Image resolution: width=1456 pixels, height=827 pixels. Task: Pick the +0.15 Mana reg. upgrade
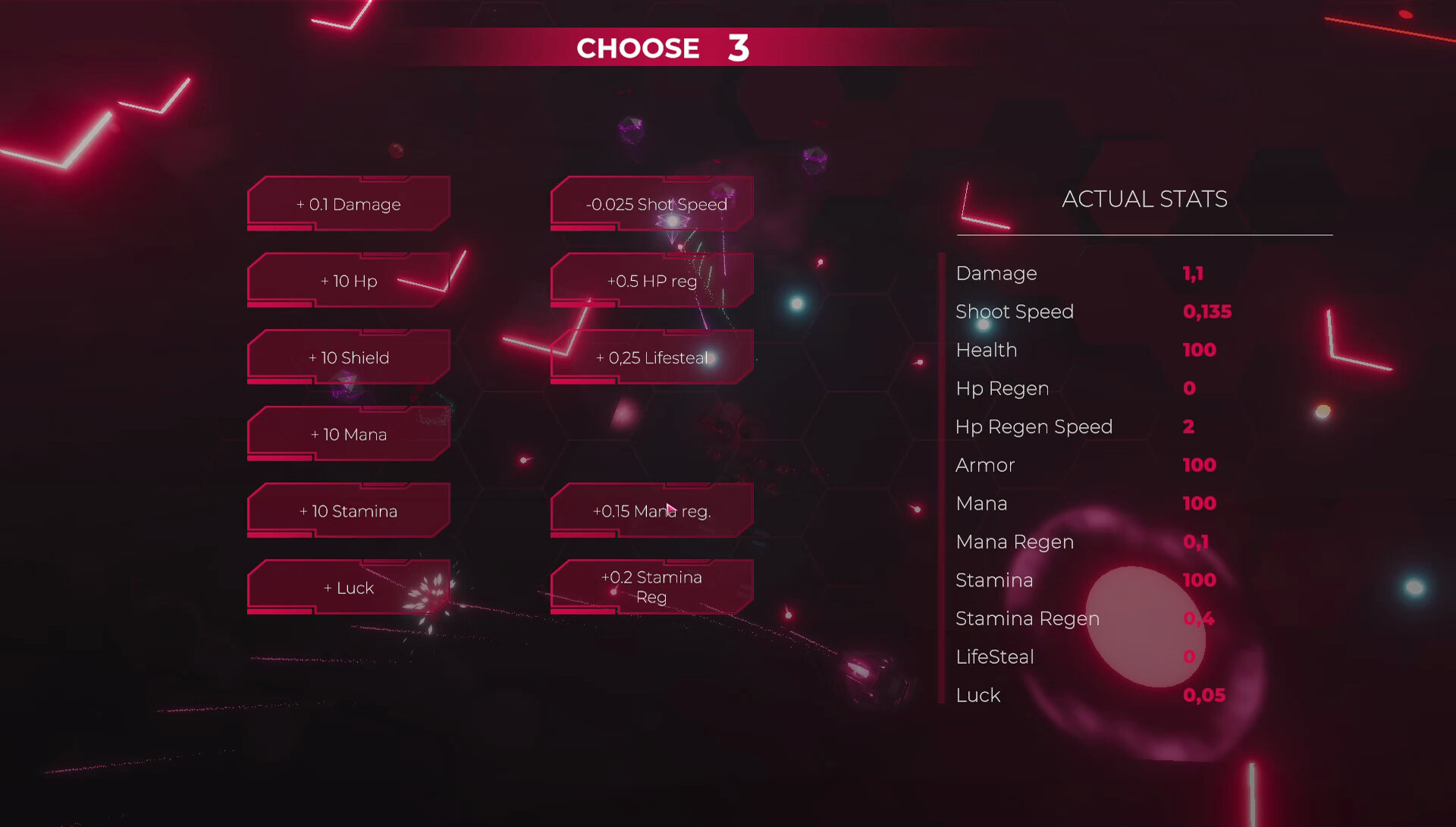coord(651,511)
